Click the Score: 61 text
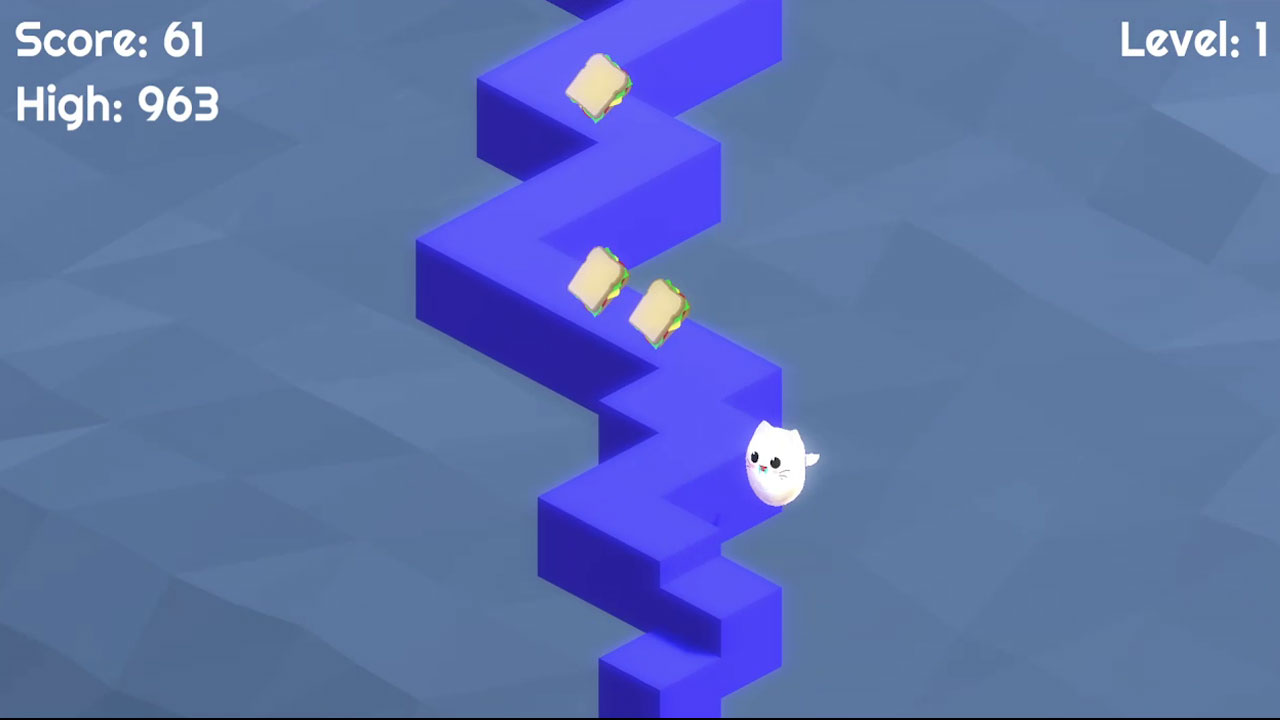The width and height of the screenshot is (1280, 720). pyautogui.click(x=110, y=42)
